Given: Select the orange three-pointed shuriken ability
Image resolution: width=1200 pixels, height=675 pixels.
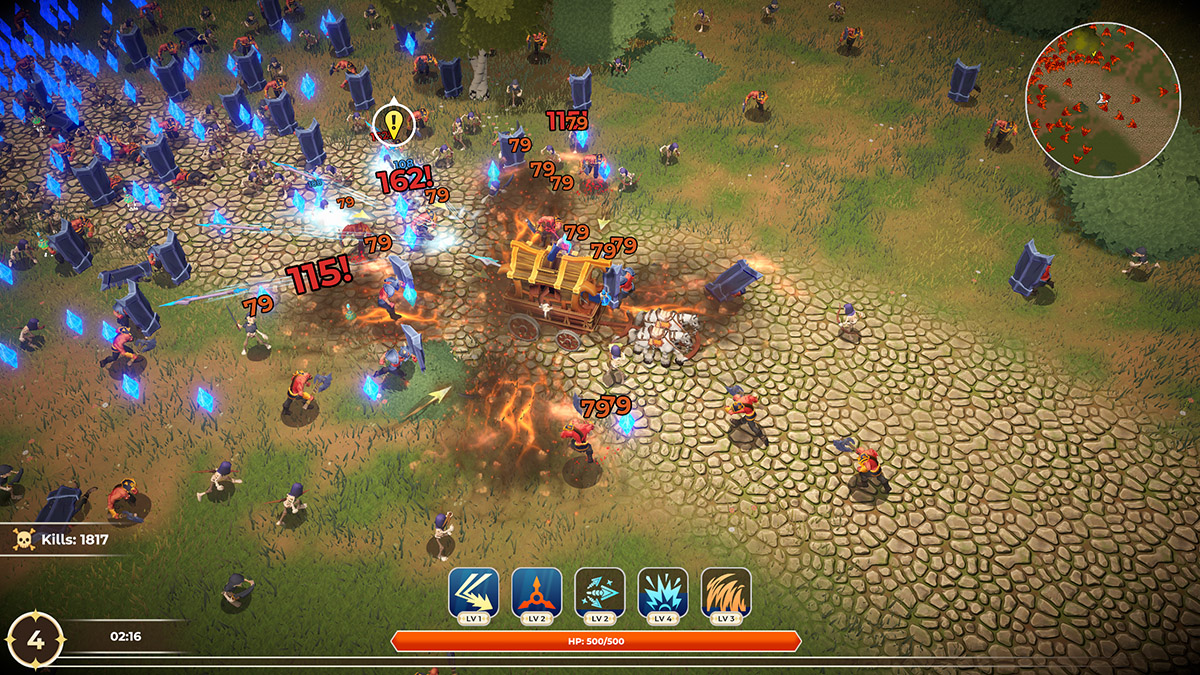Looking at the screenshot, I should pos(536,593).
